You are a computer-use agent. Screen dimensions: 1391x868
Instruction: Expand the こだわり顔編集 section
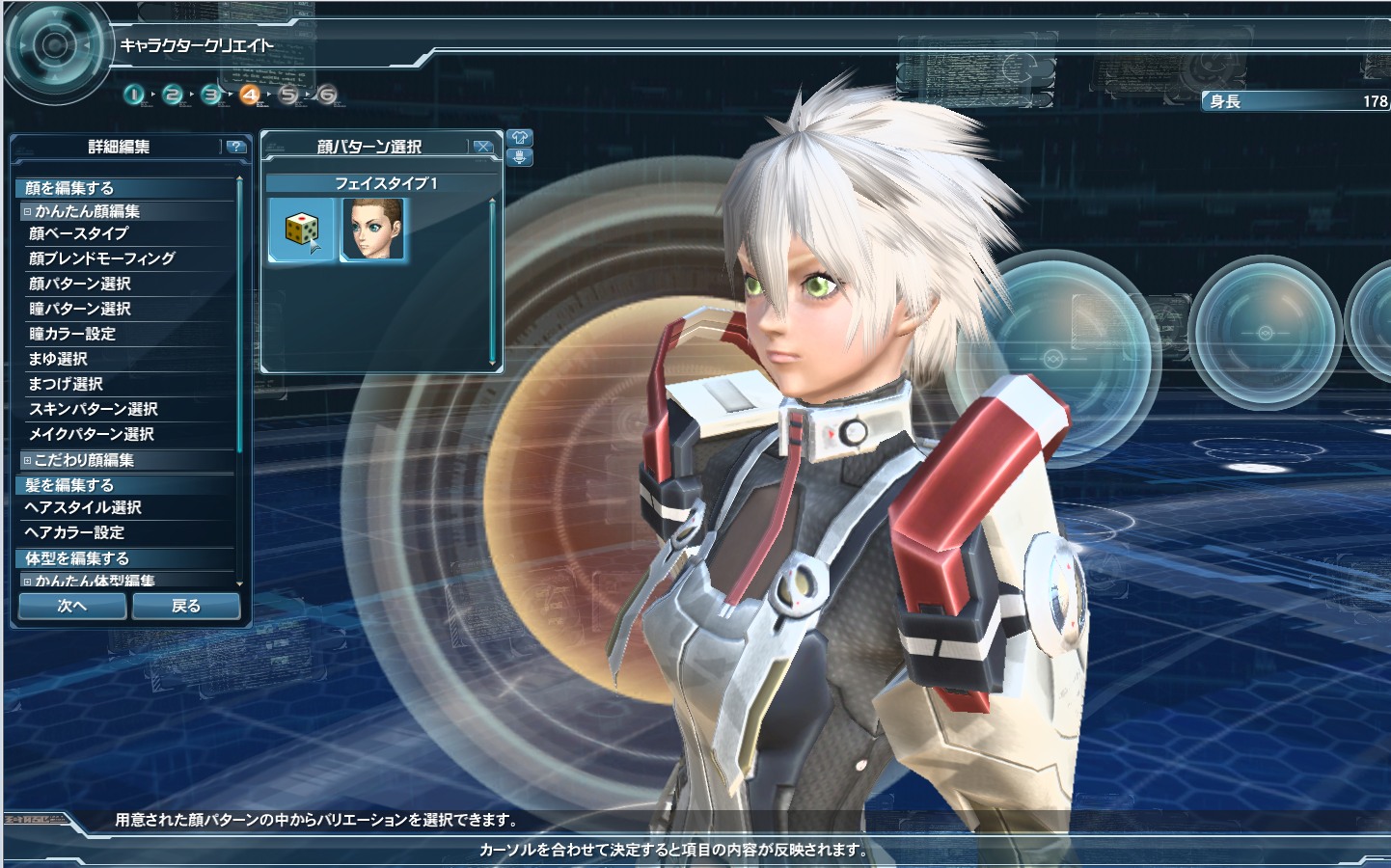(28, 460)
